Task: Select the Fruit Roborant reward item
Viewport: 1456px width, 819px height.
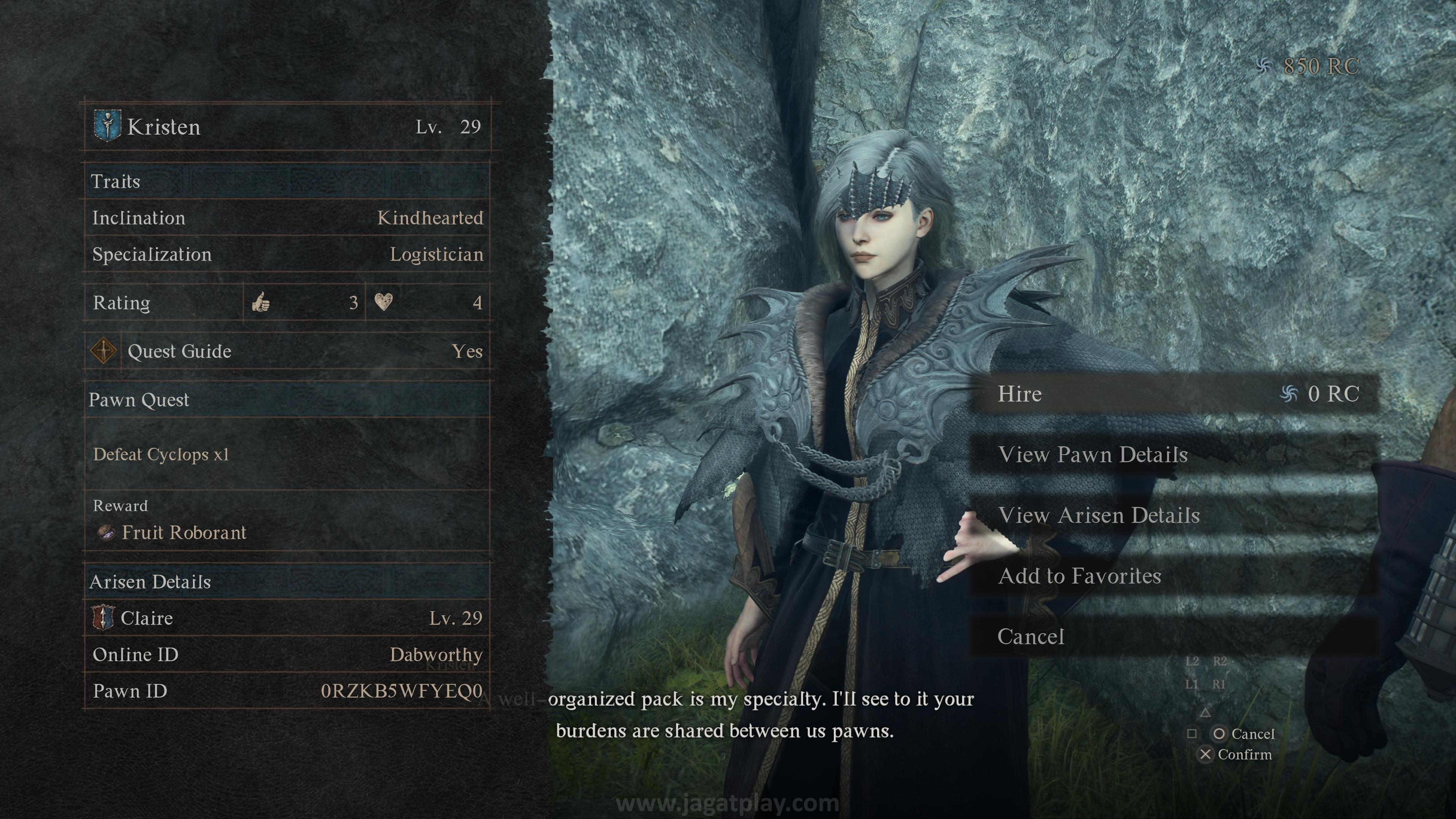Action: tap(184, 532)
